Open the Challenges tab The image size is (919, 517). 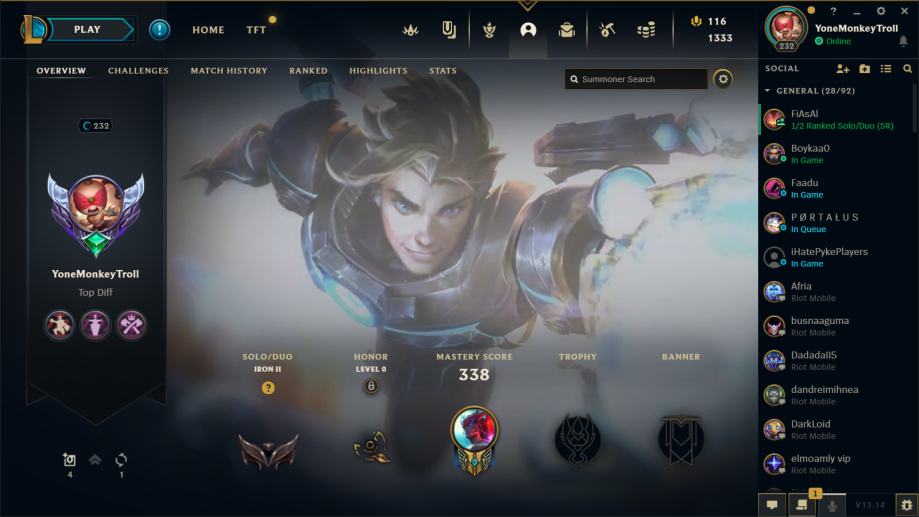[138, 71]
